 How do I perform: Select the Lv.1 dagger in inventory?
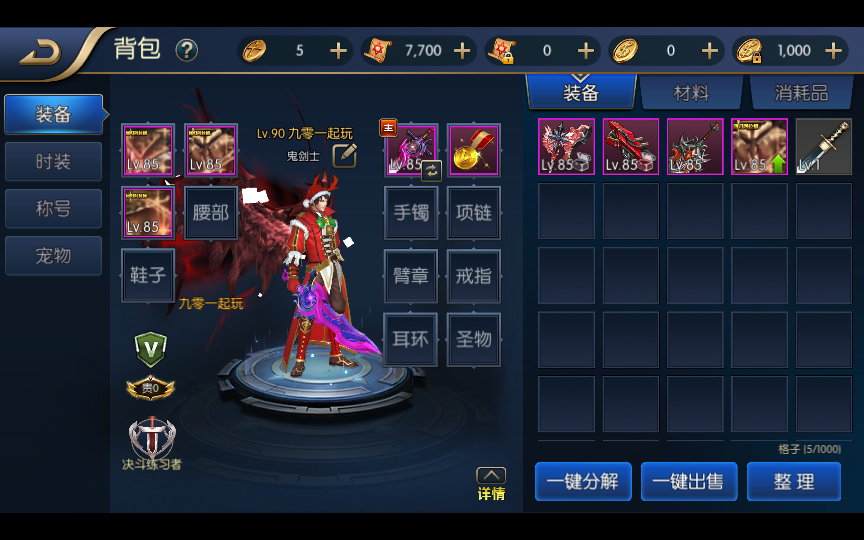tap(823, 147)
